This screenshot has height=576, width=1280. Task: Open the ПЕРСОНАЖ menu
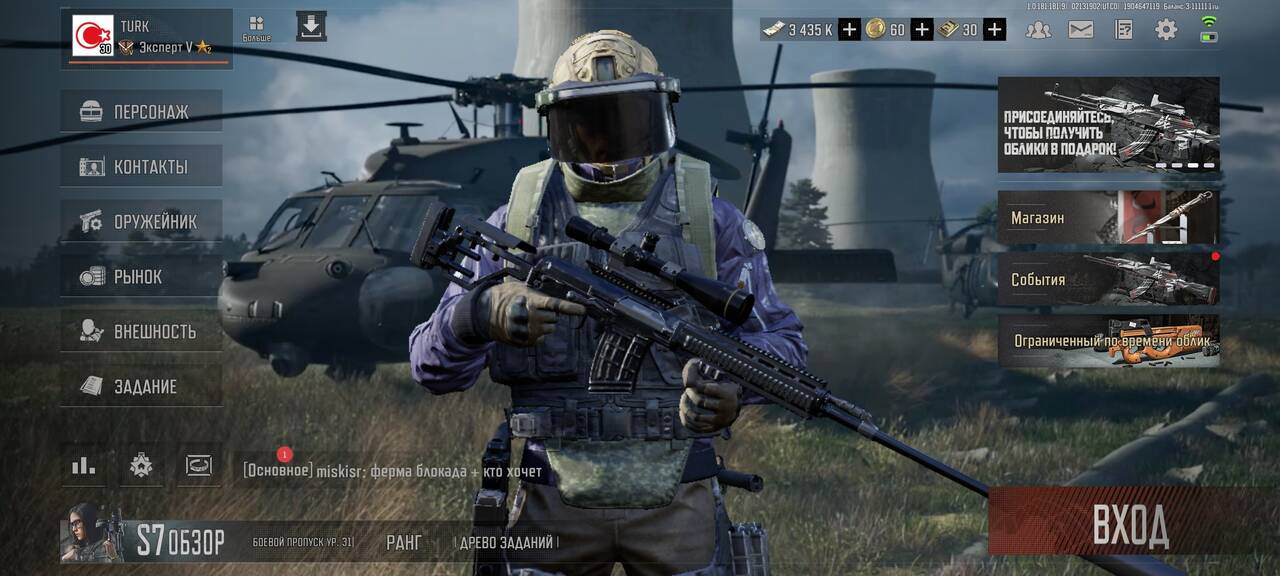[x=141, y=111]
